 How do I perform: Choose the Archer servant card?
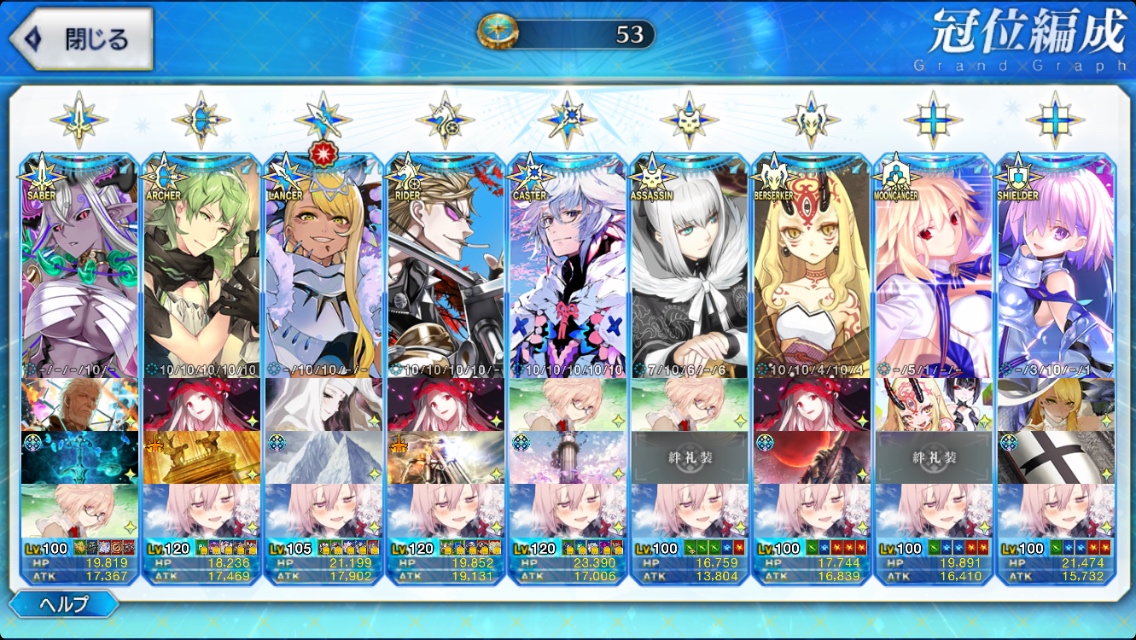tap(202, 270)
